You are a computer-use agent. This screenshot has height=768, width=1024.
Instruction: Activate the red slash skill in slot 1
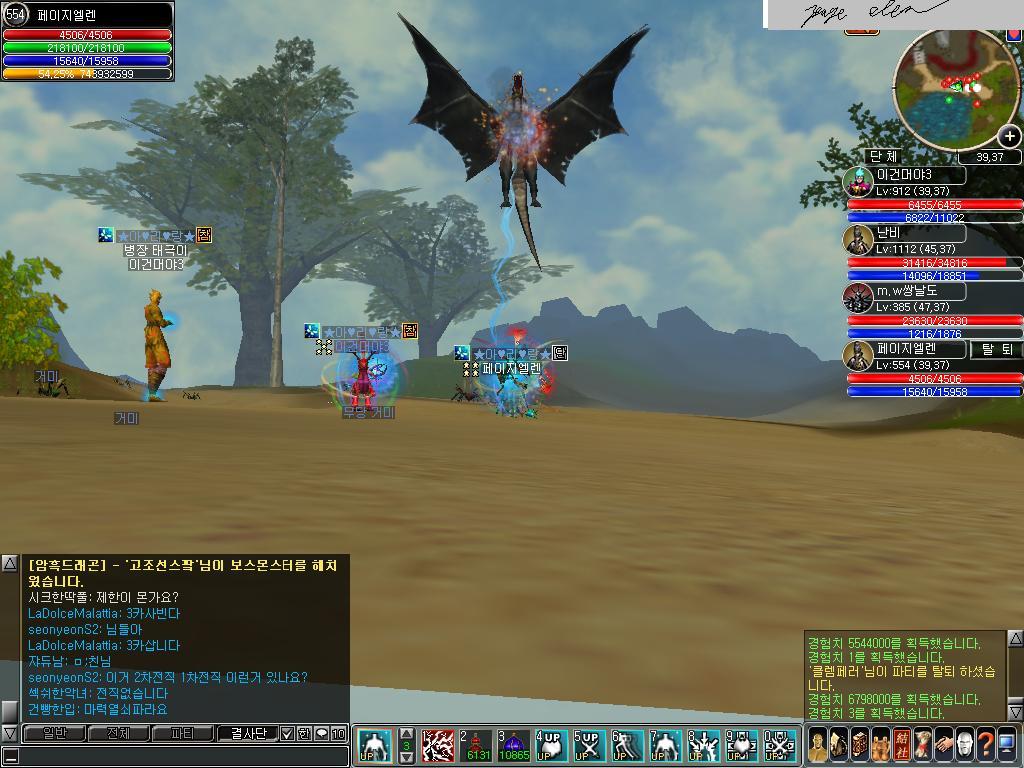437,746
